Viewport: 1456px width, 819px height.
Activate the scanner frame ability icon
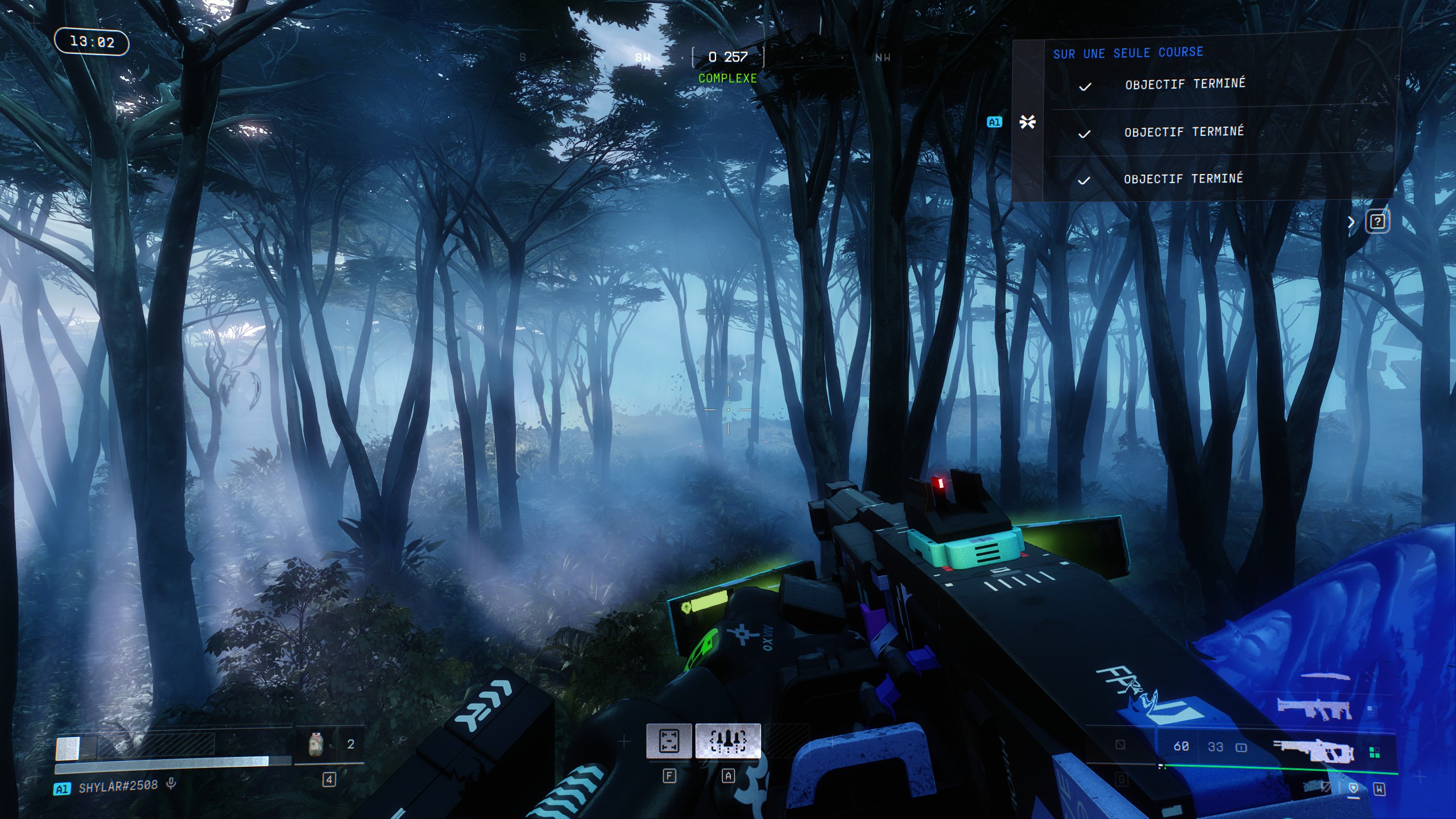pos(669,741)
